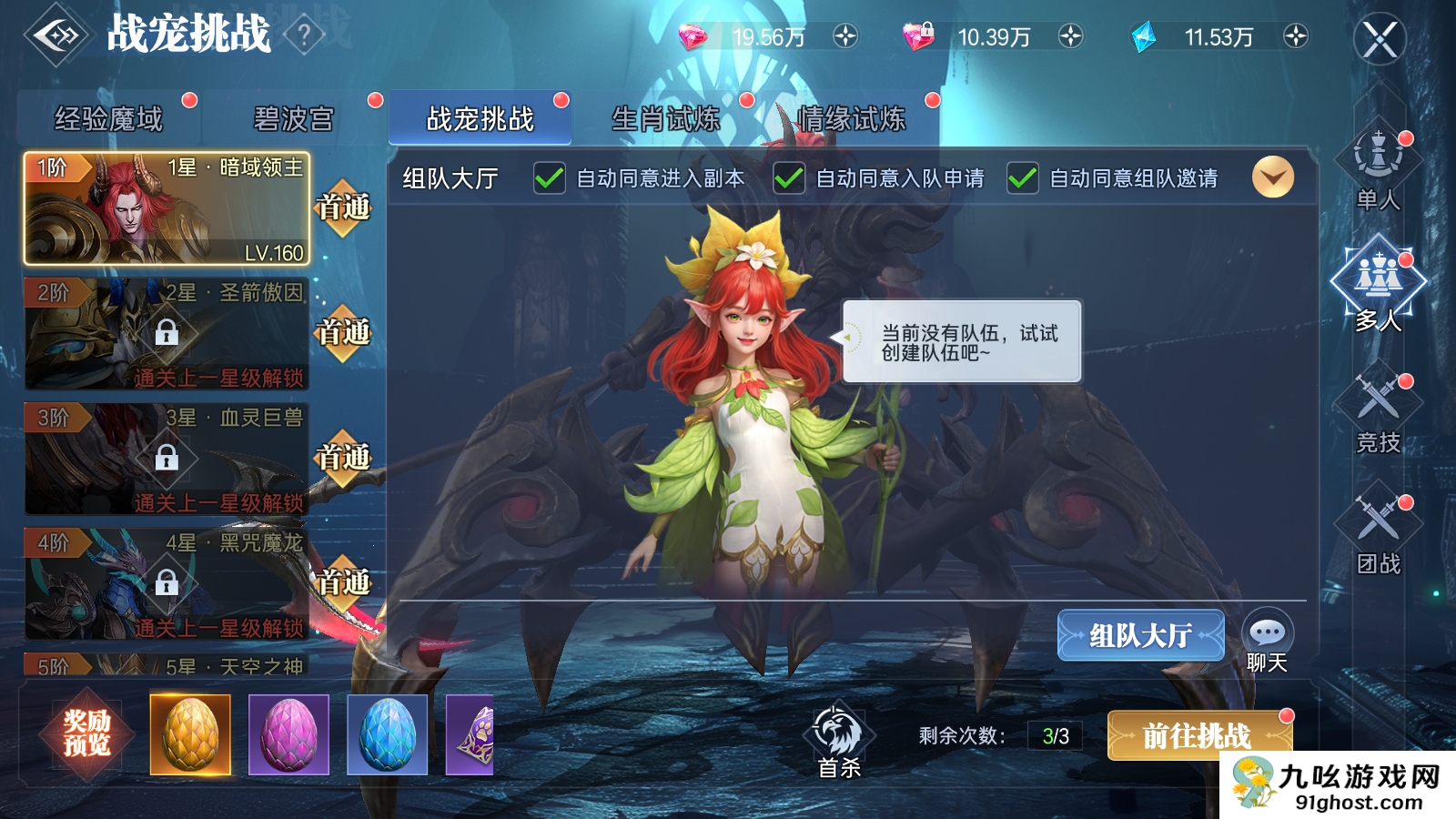Image resolution: width=1456 pixels, height=819 pixels.
Task: Disable 自动同意进入副本 checkbox
Action: click(549, 178)
